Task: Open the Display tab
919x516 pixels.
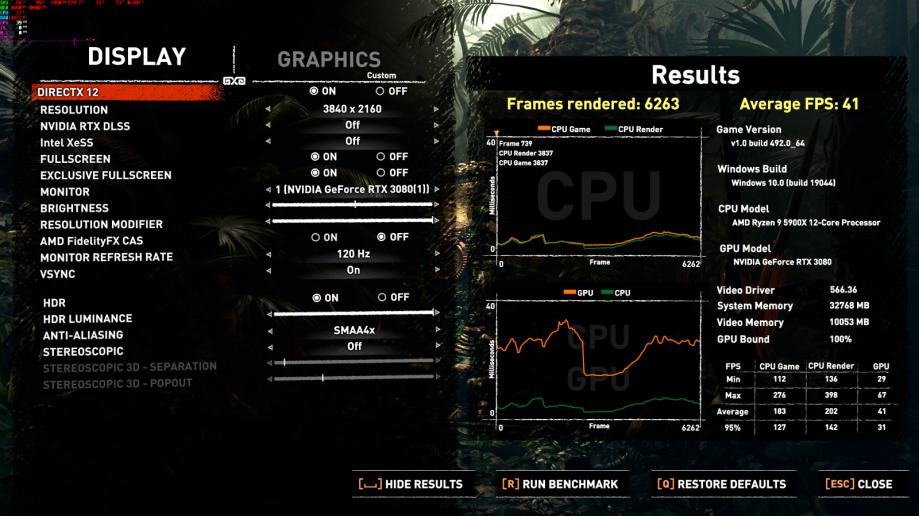Action: (x=136, y=57)
